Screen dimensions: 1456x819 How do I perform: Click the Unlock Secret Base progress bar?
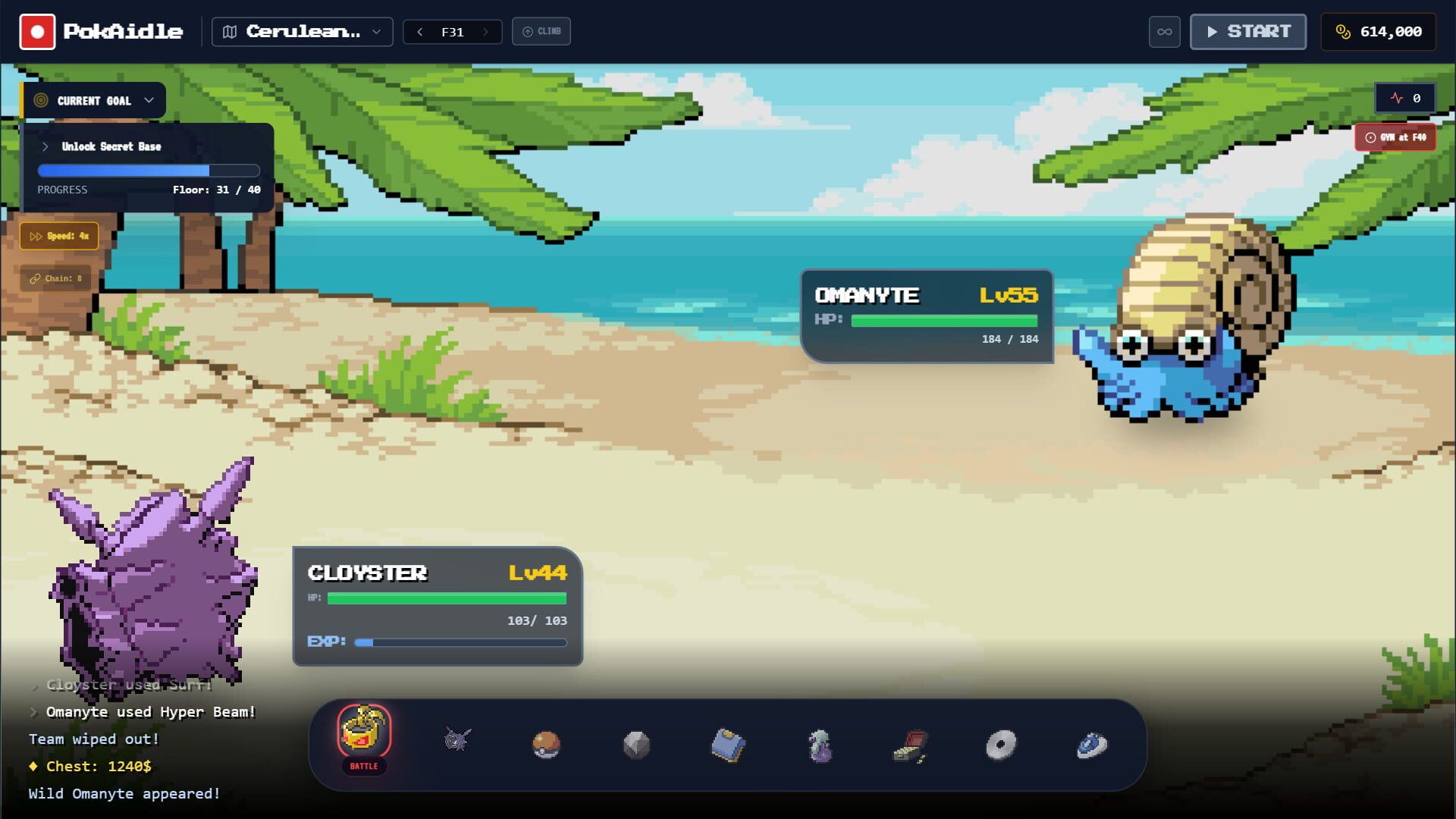149,171
